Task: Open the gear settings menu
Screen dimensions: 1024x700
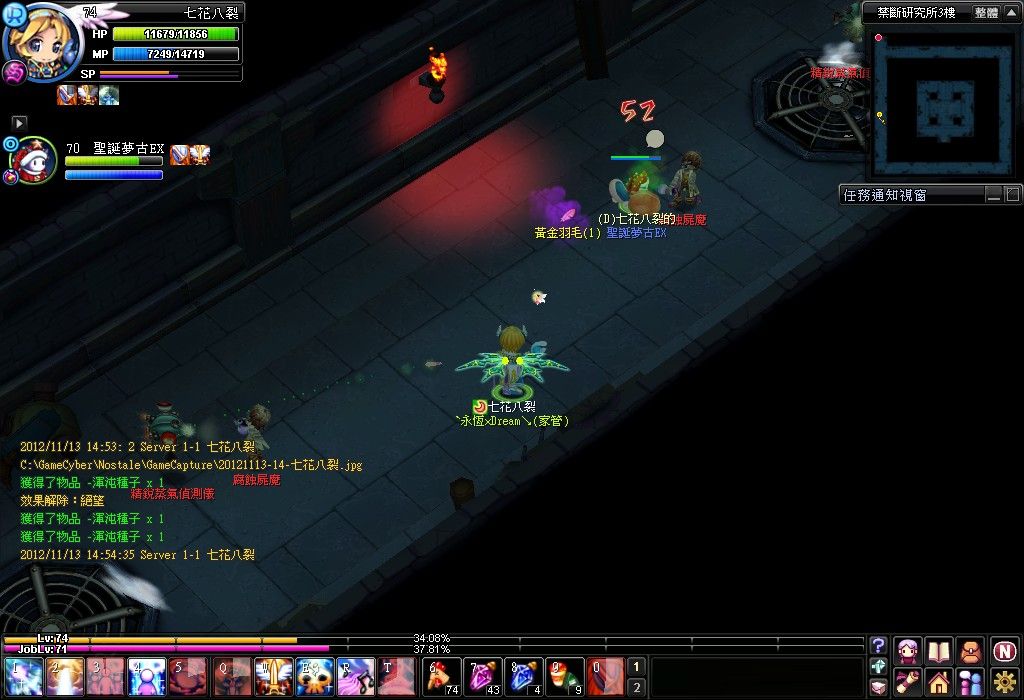Action: pos(1004,683)
